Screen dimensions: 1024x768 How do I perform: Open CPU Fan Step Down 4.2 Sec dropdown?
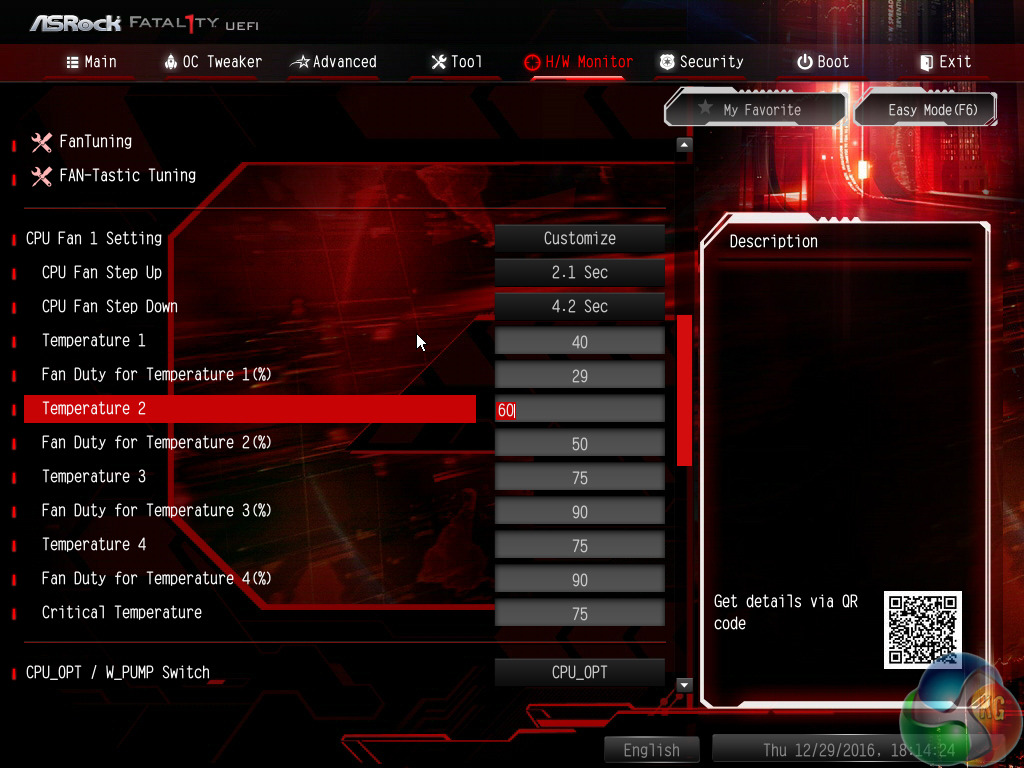click(x=580, y=307)
